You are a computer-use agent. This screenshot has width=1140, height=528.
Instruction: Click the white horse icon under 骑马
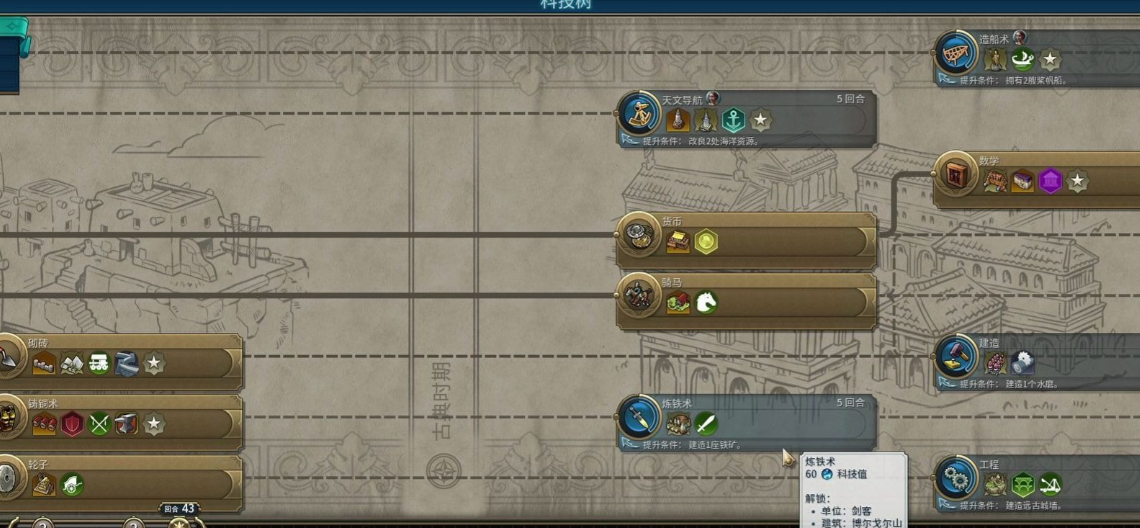[706, 303]
